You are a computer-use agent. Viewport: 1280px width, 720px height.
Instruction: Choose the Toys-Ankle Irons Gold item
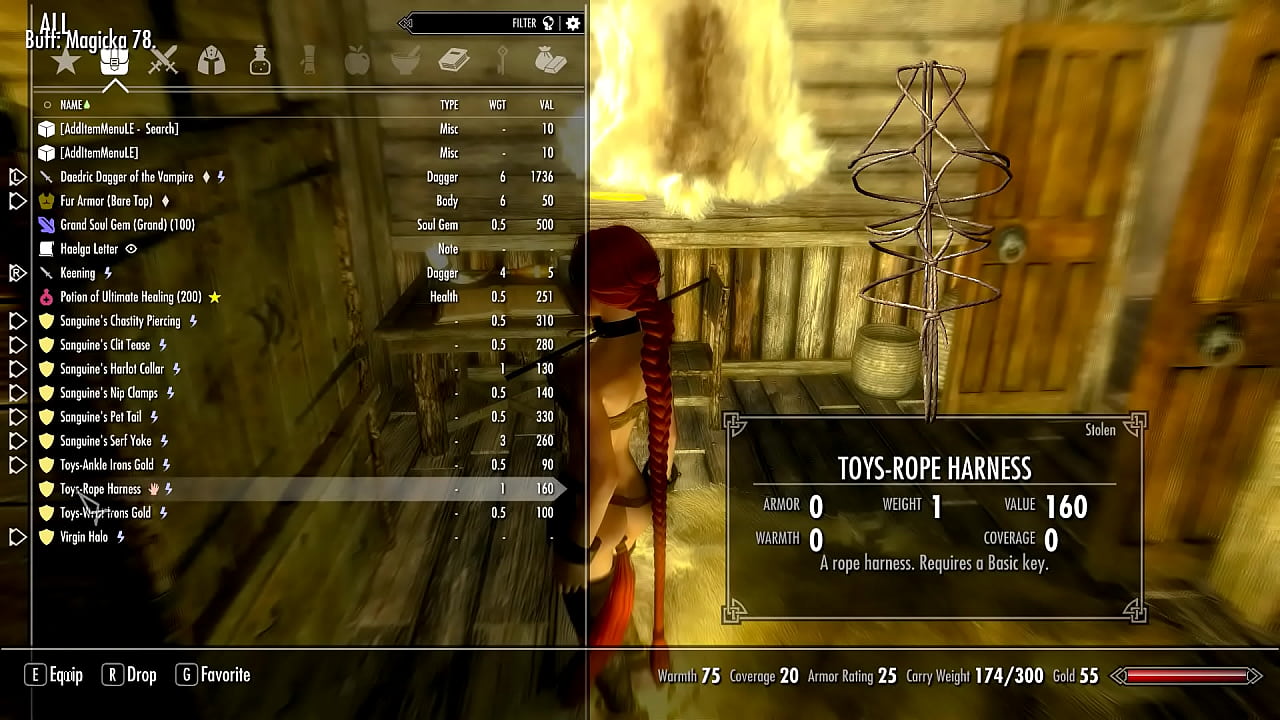click(107, 465)
